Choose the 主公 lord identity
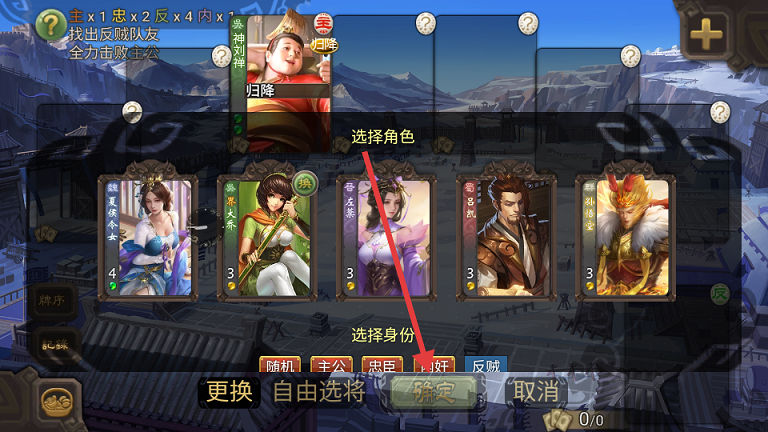 (333, 367)
